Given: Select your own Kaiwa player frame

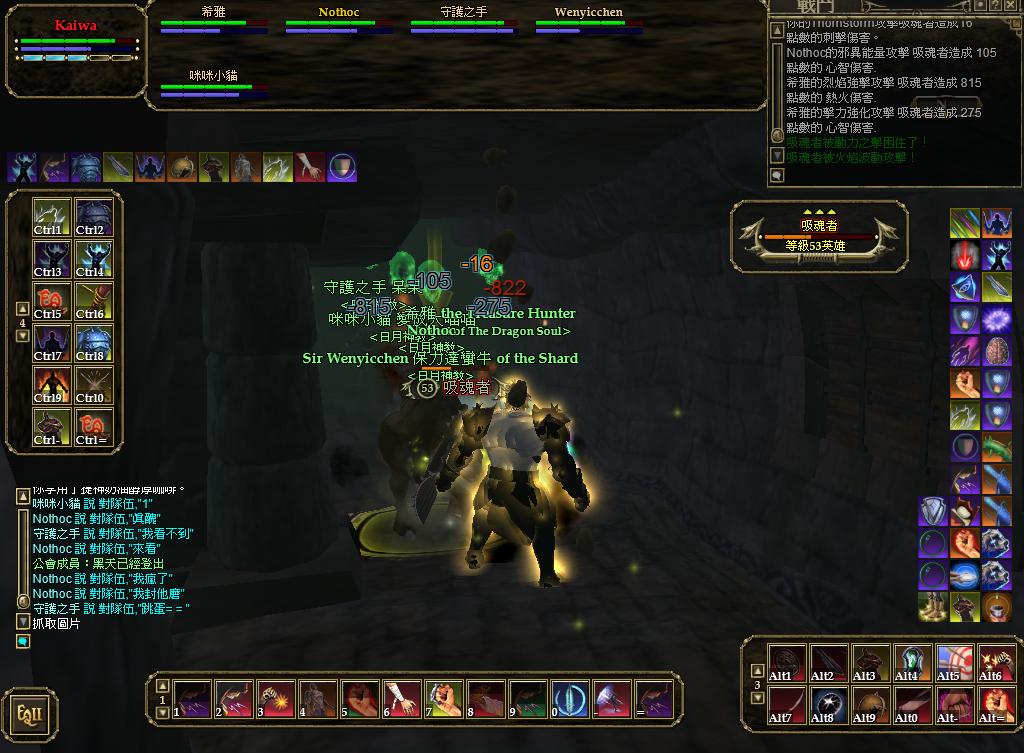Looking at the screenshot, I should [x=75, y=43].
